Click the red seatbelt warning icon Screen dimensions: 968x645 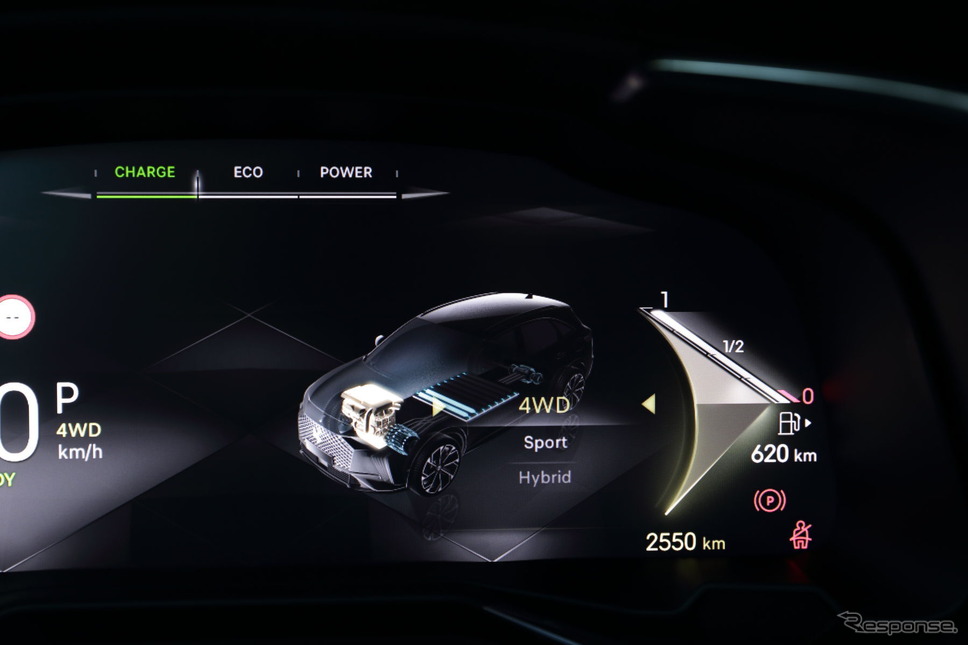pyautogui.click(x=801, y=537)
